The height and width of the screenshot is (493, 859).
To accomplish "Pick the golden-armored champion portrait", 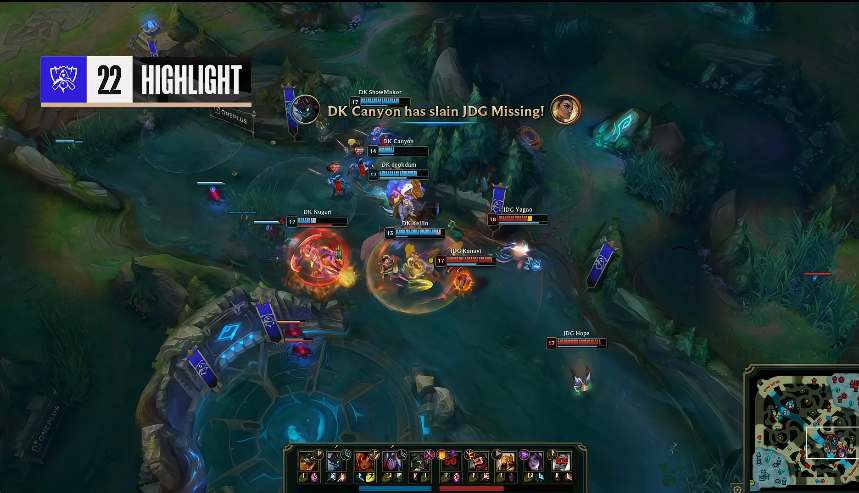I will click(506, 461).
